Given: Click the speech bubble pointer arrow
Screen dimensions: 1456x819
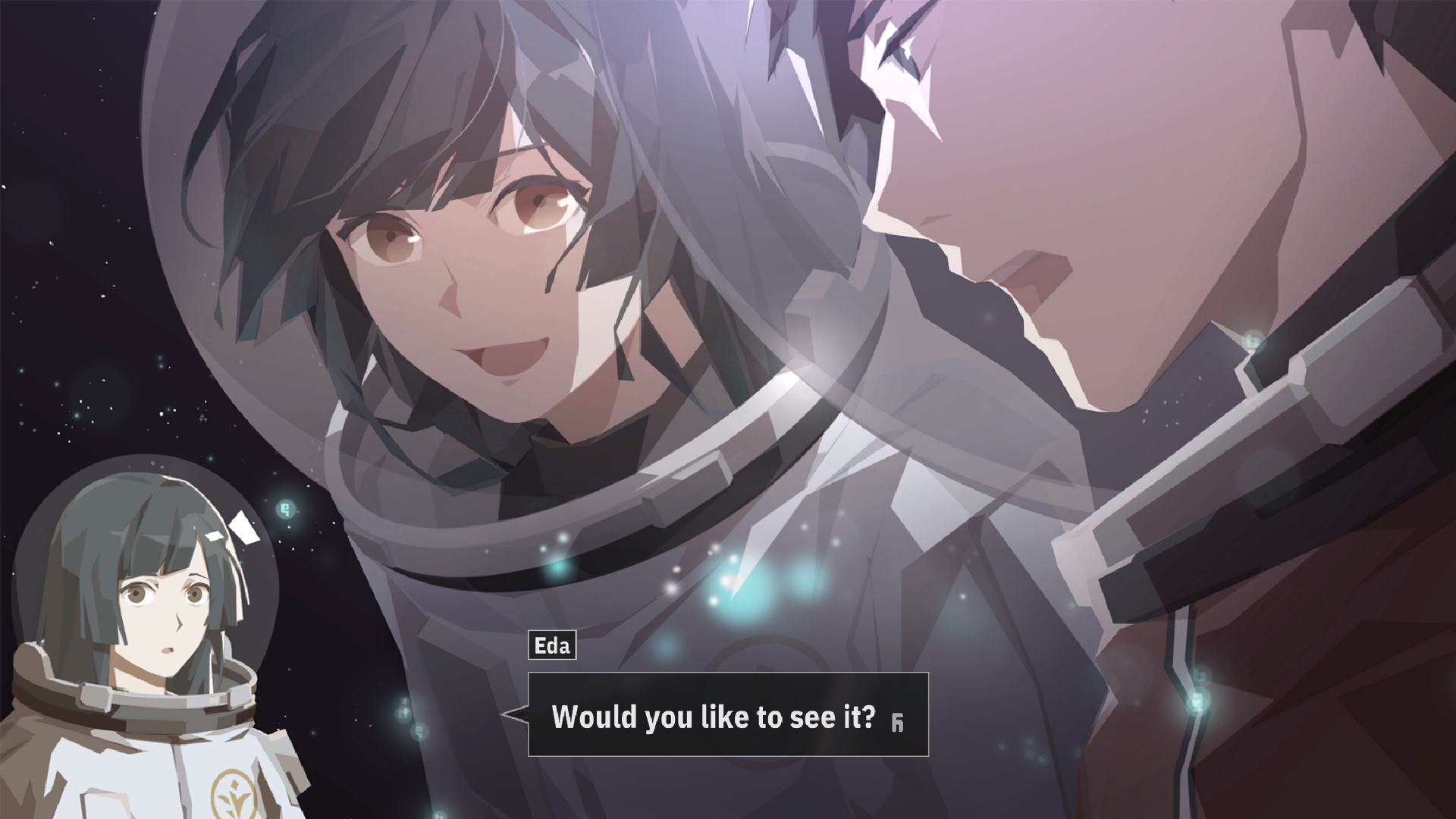Looking at the screenshot, I should tap(513, 714).
